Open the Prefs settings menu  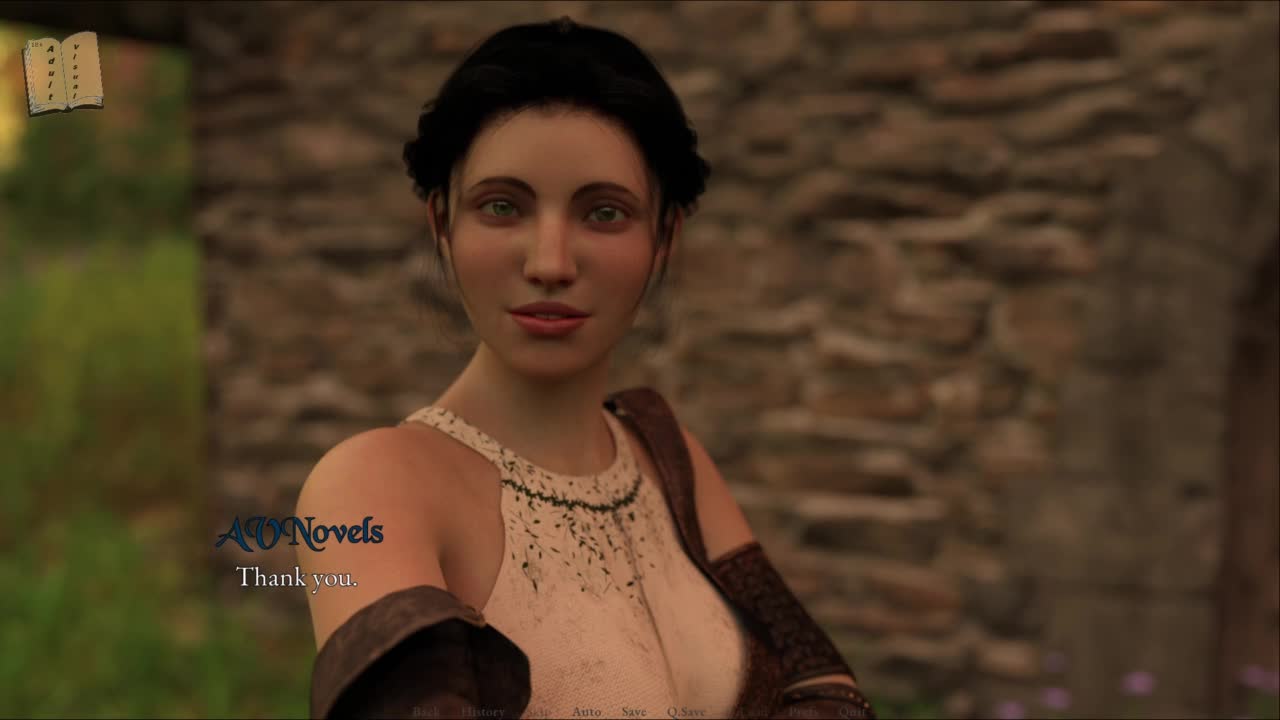pyautogui.click(x=803, y=712)
